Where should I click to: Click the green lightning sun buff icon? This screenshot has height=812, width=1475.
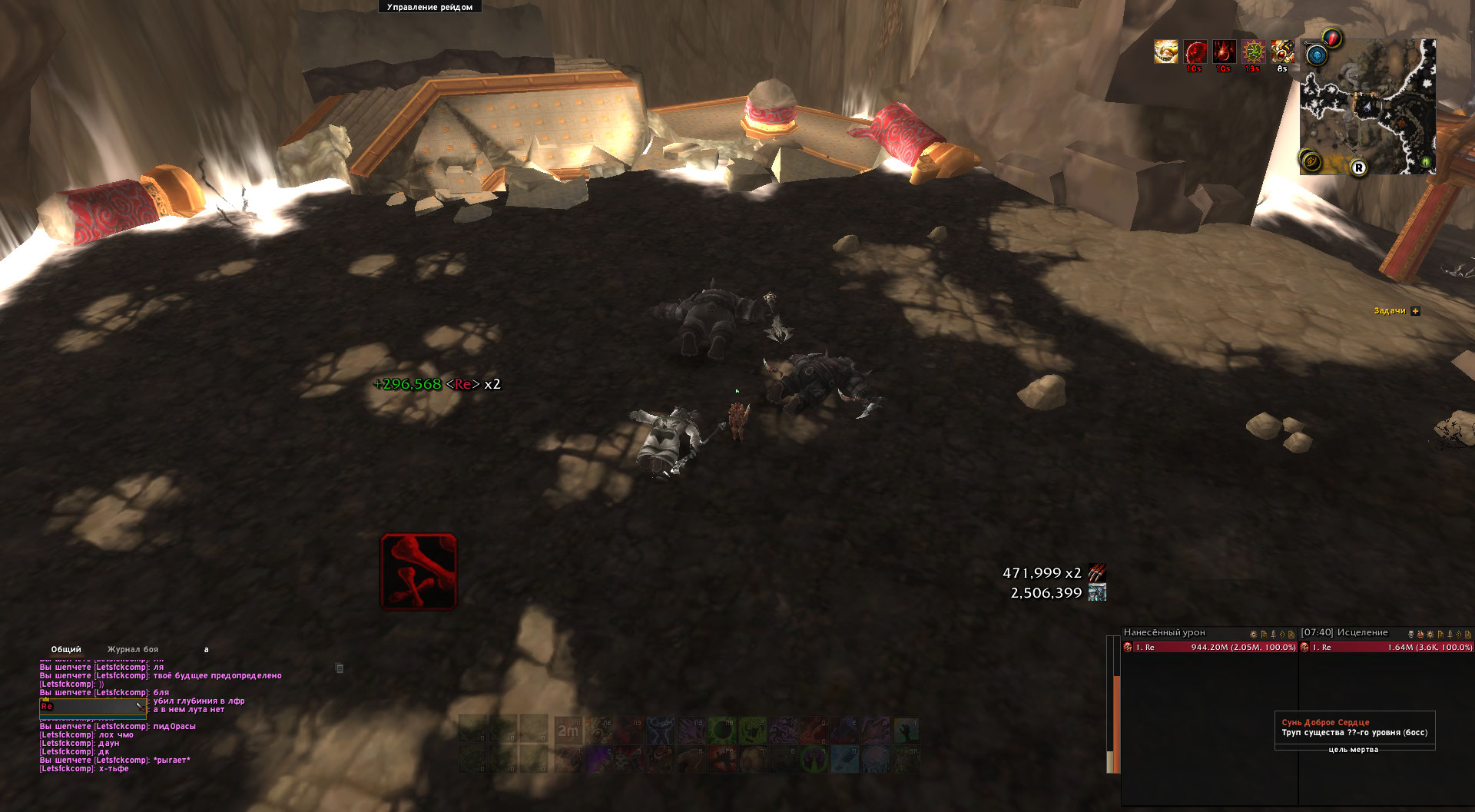[1253, 51]
